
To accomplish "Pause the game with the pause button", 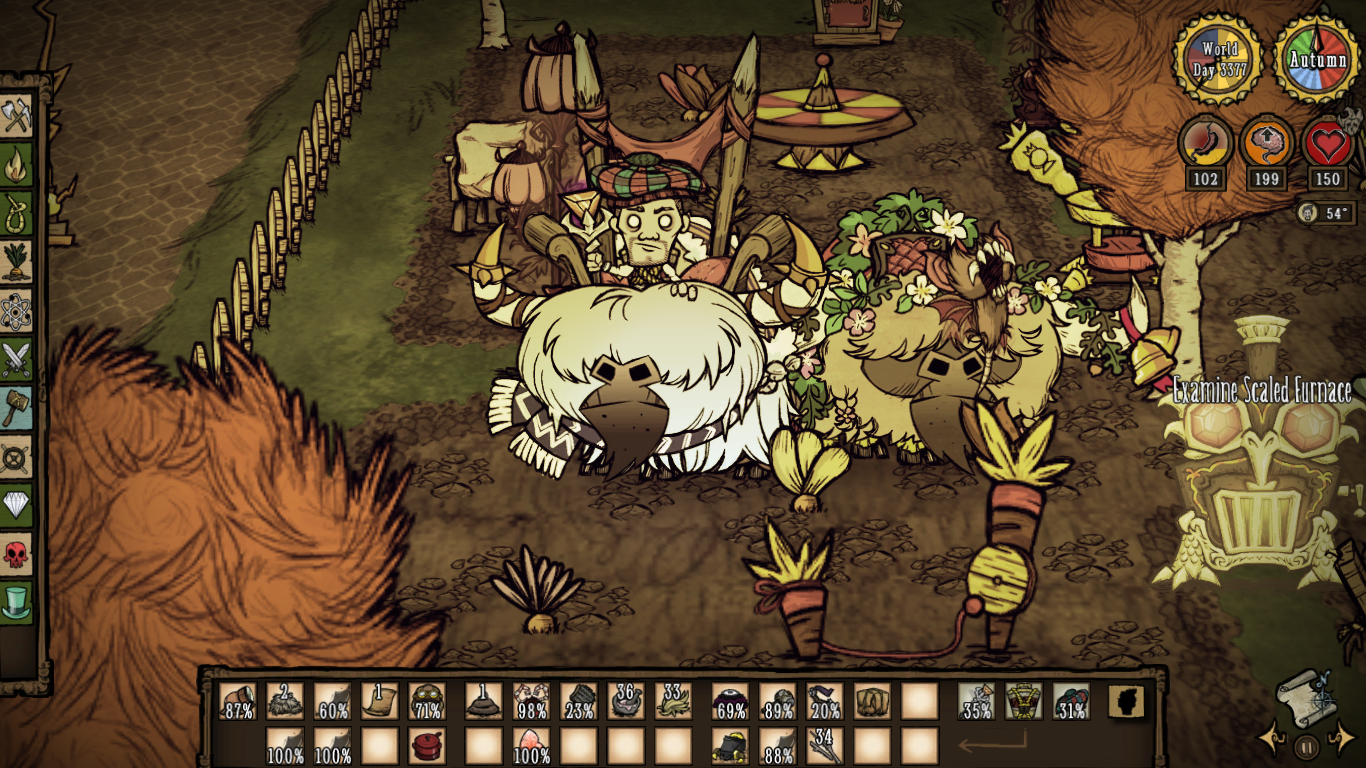I will click(x=1306, y=745).
